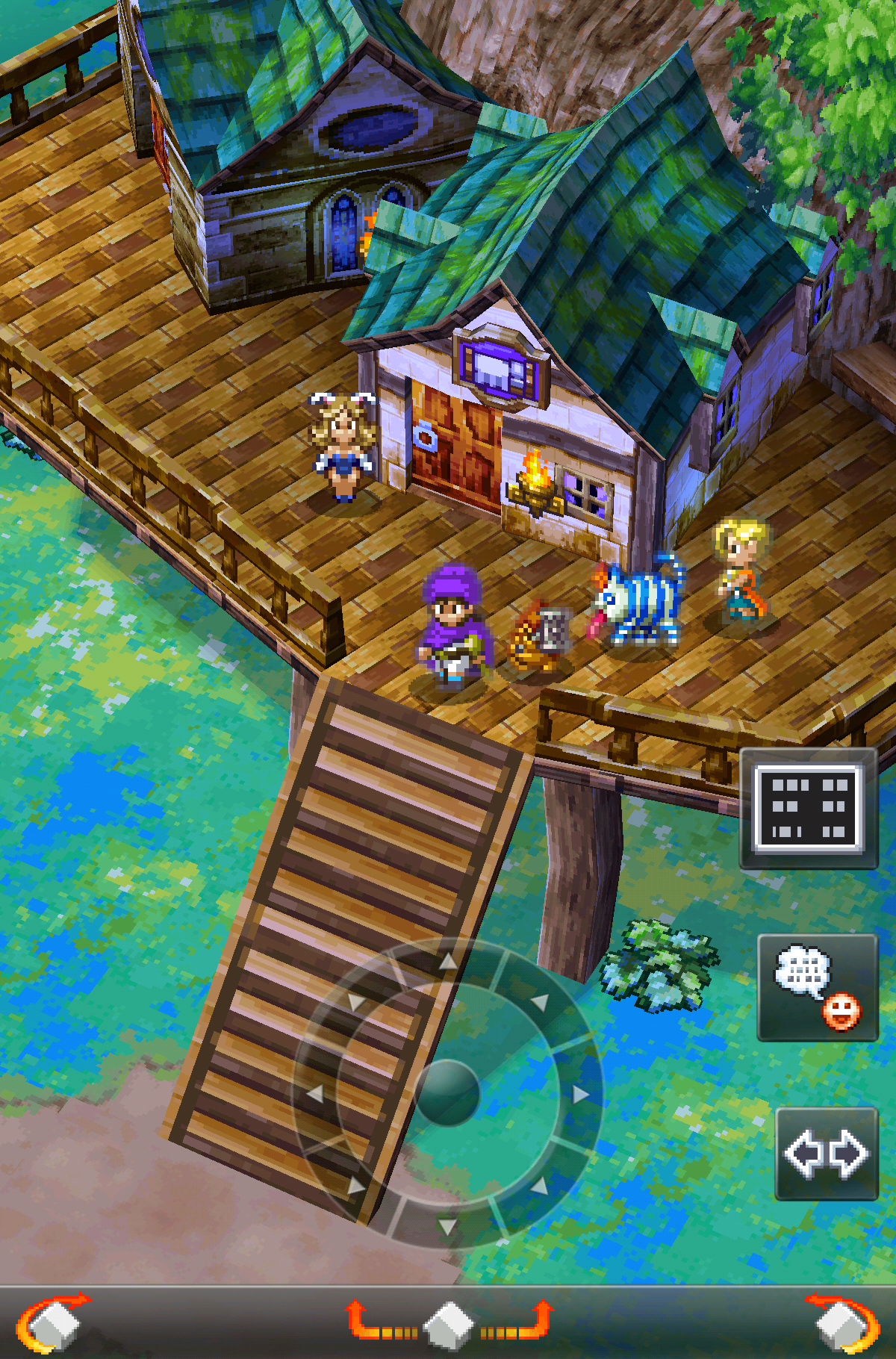896x1359 pixels.
Task: Tap the party talk speech bubble button
Action: point(818,987)
